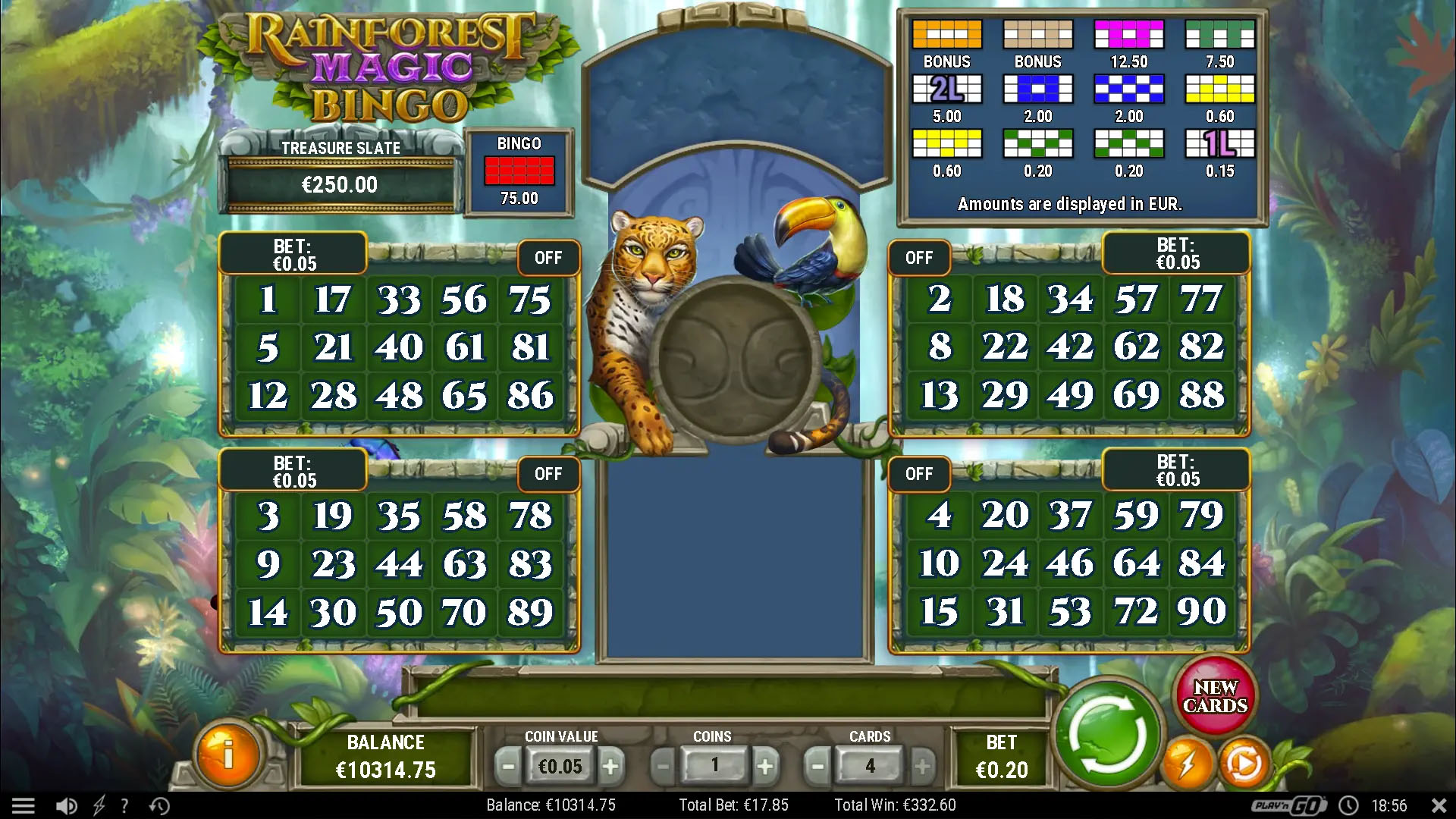
Task: Click the clock icon near the bottom-right corner
Action: pyautogui.click(x=1350, y=805)
